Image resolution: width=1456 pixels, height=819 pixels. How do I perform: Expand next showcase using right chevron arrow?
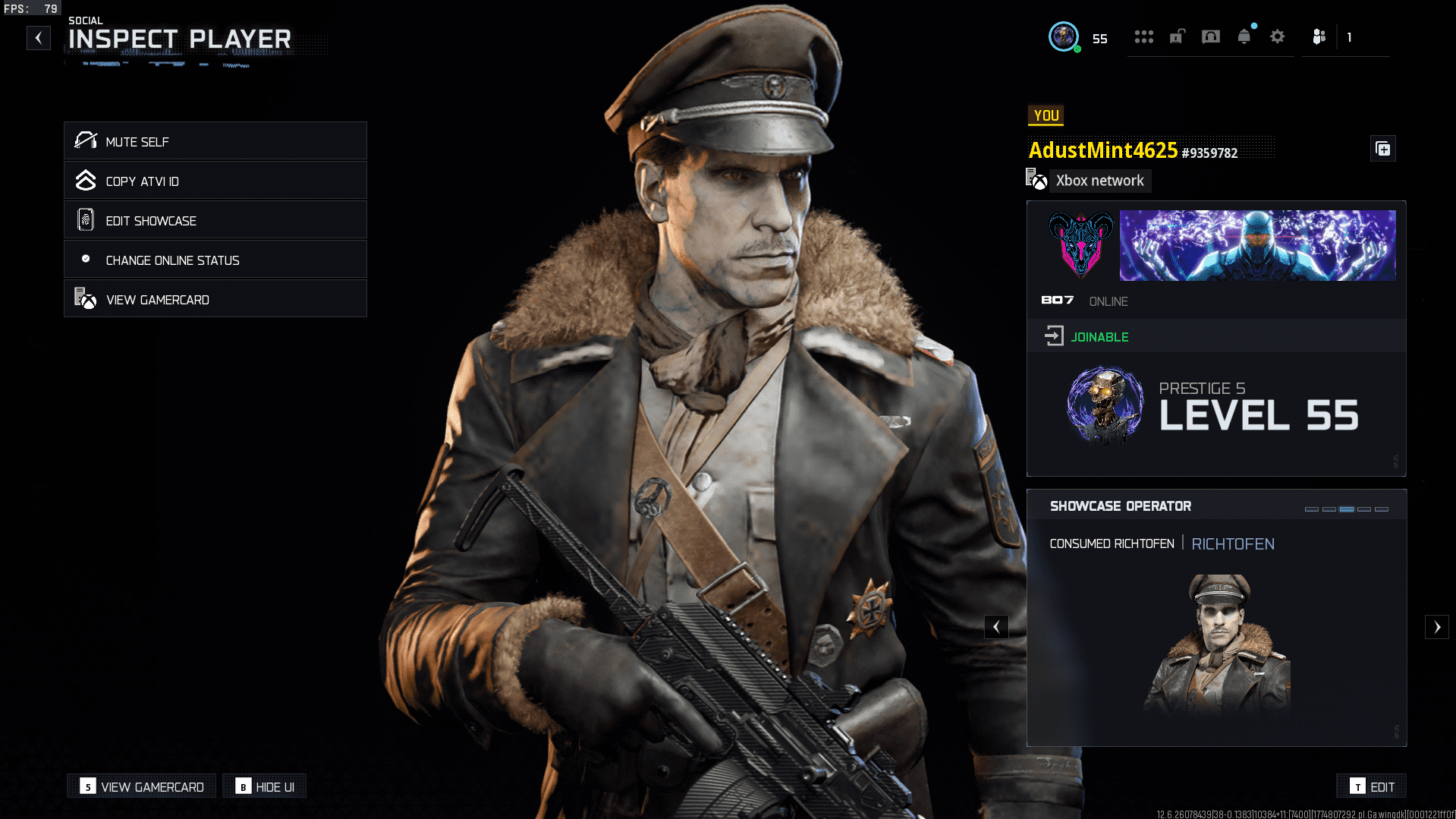point(1438,627)
